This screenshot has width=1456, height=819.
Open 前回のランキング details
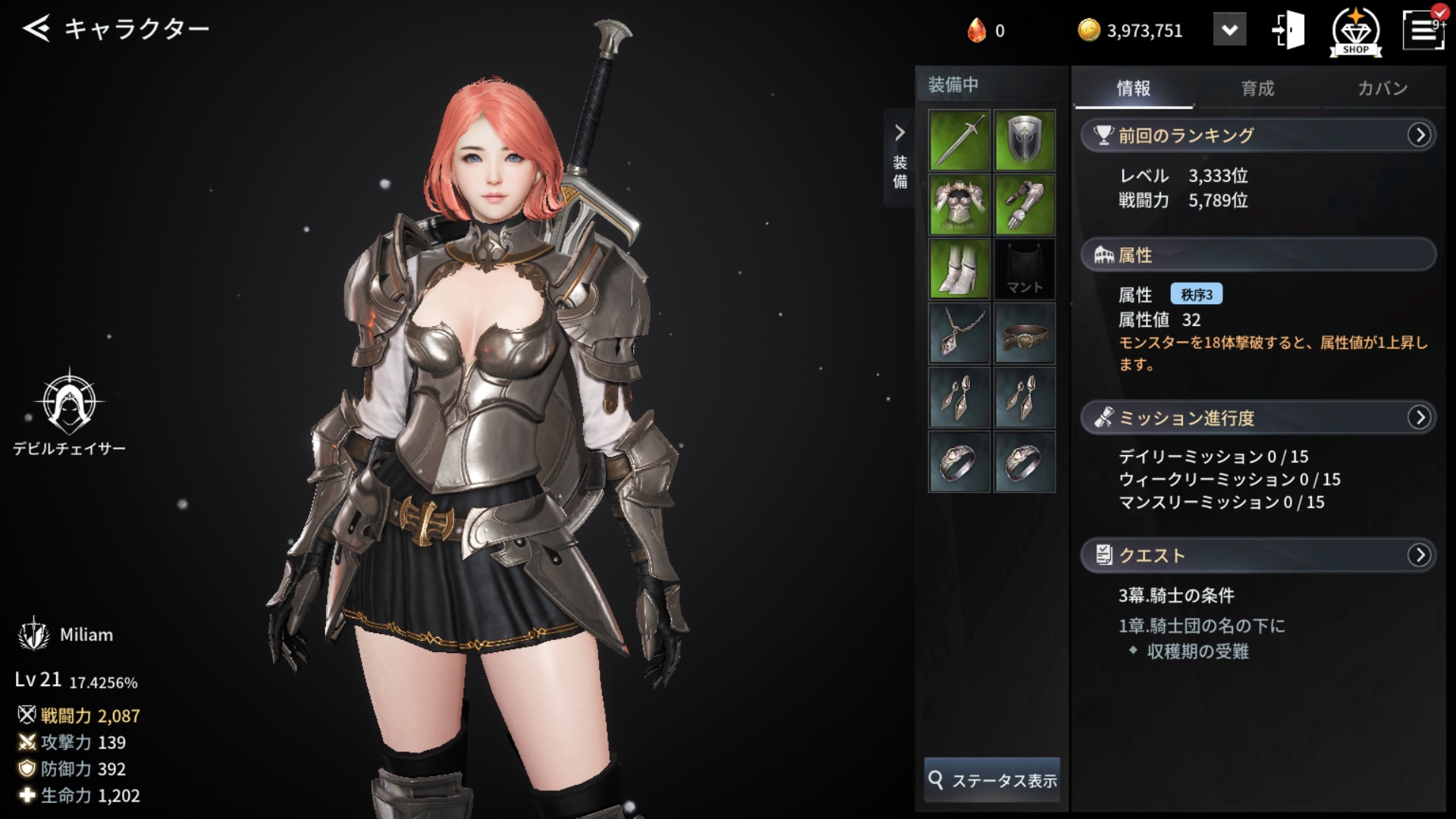1419,135
